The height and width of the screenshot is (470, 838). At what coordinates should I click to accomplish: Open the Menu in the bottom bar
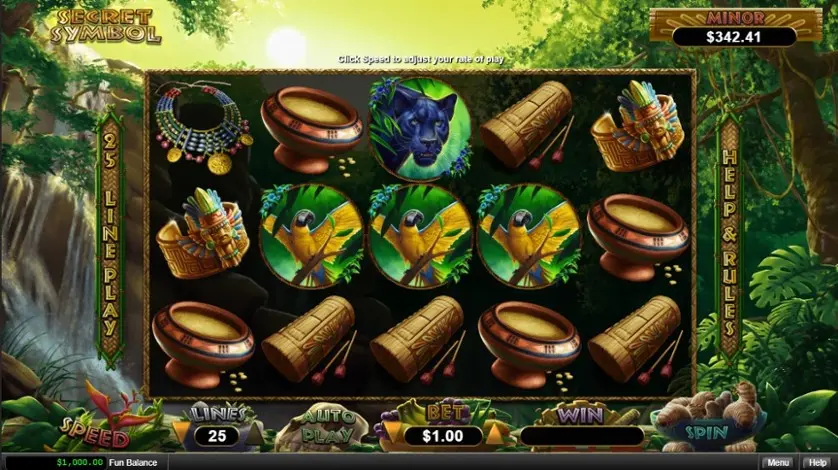pyautogui.click(x=776, y=462)
